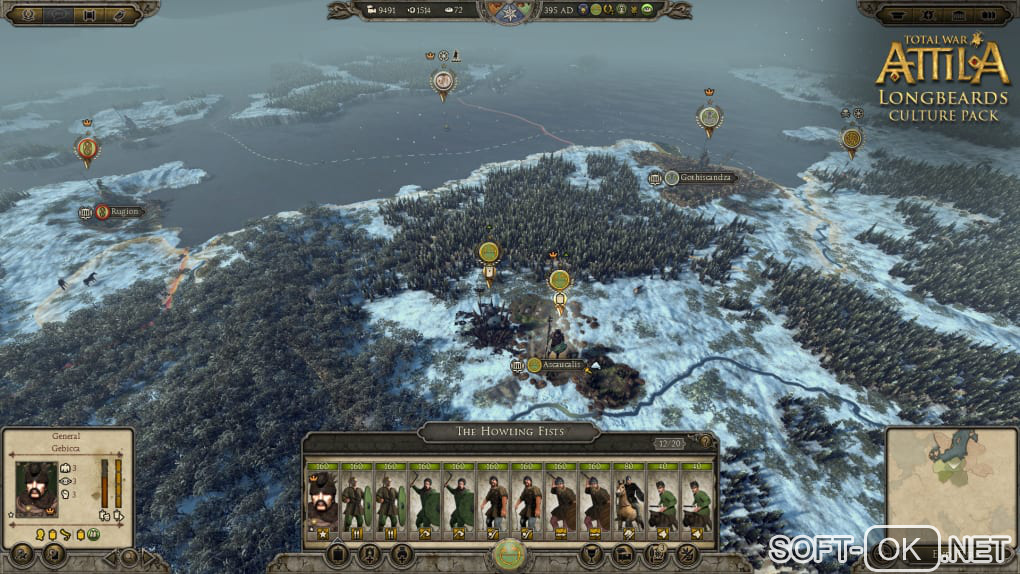
Task: Select the horseman cavalry unit card
Action: point(627,500)
